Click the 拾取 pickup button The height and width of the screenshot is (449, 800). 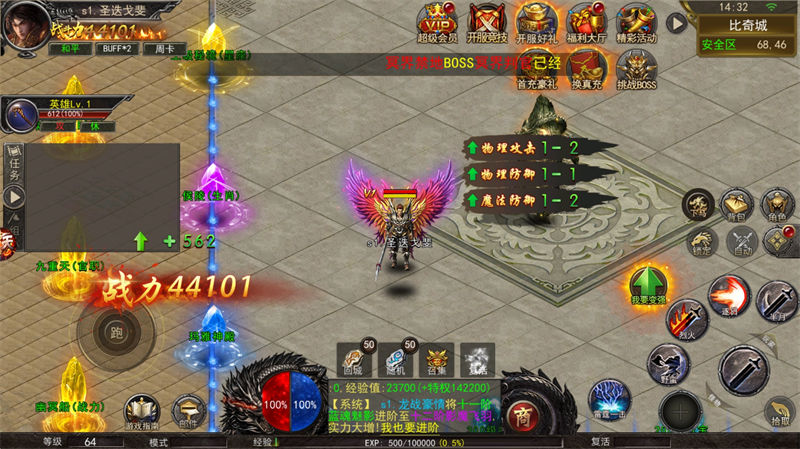click(x=779, y=412)
